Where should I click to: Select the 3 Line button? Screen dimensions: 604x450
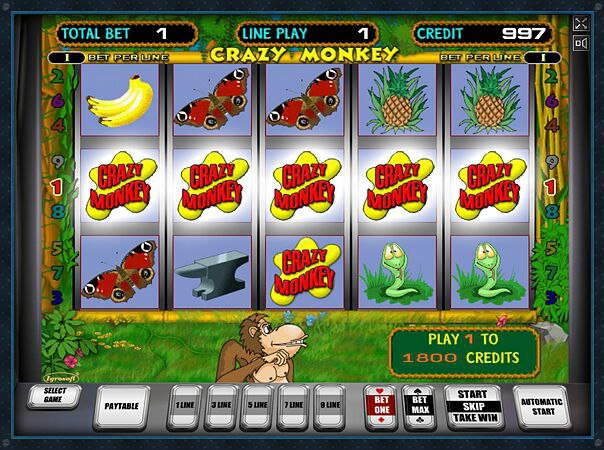point(221,406)
